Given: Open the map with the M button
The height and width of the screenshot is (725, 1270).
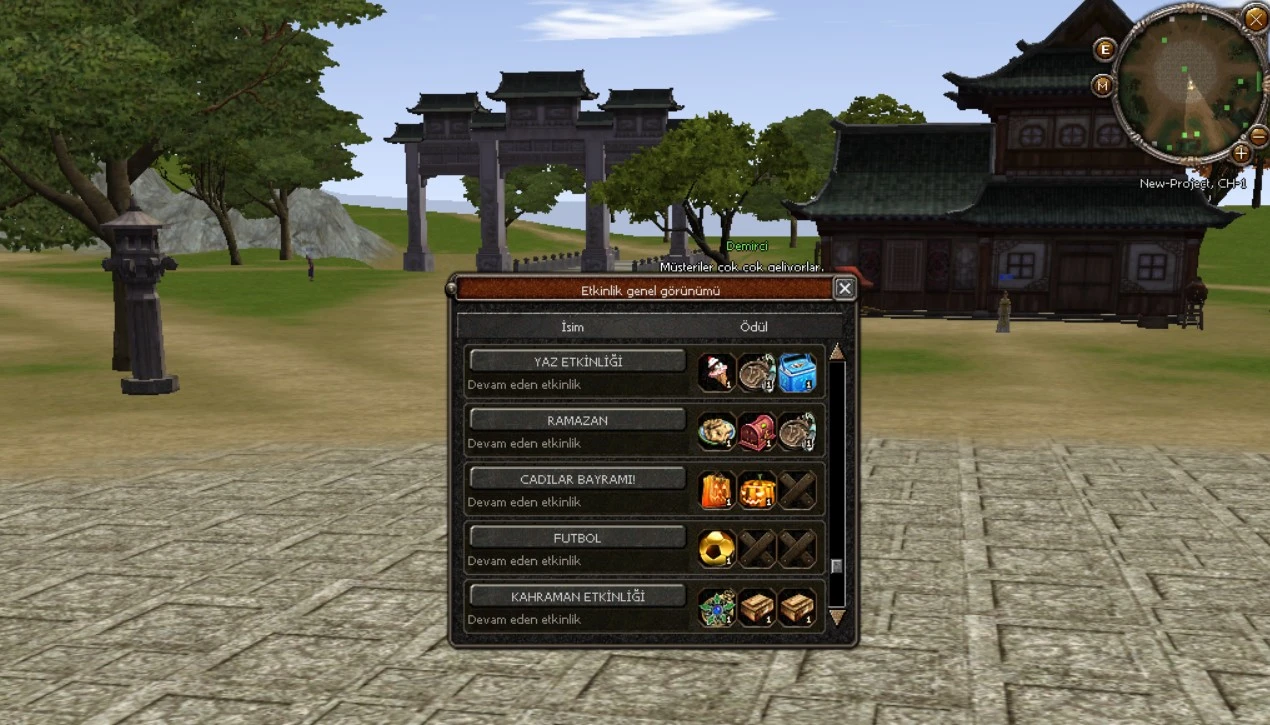Looking at the screenshot, I should [1103, 85].
